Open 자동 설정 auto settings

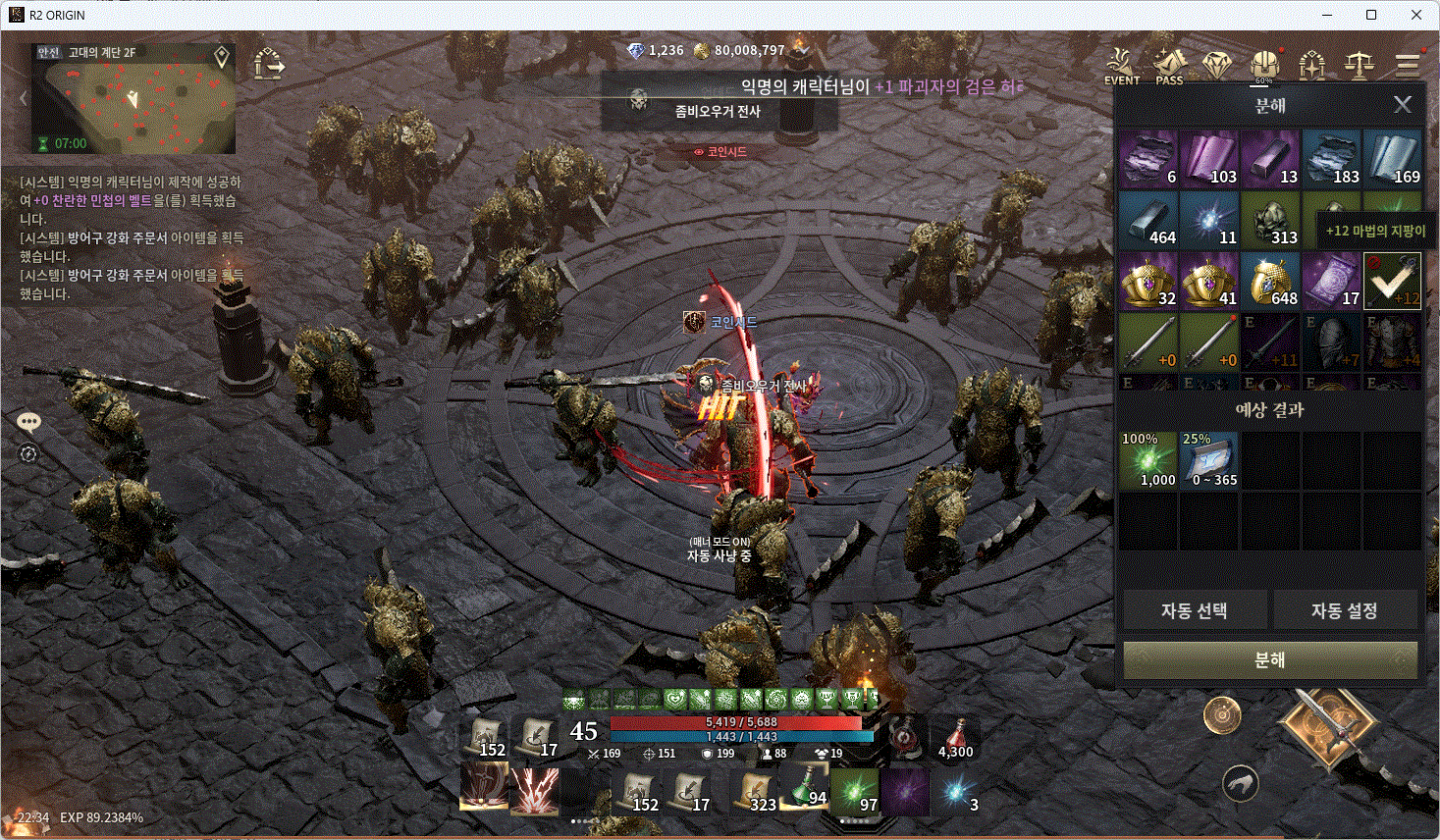coord(1344,610)
